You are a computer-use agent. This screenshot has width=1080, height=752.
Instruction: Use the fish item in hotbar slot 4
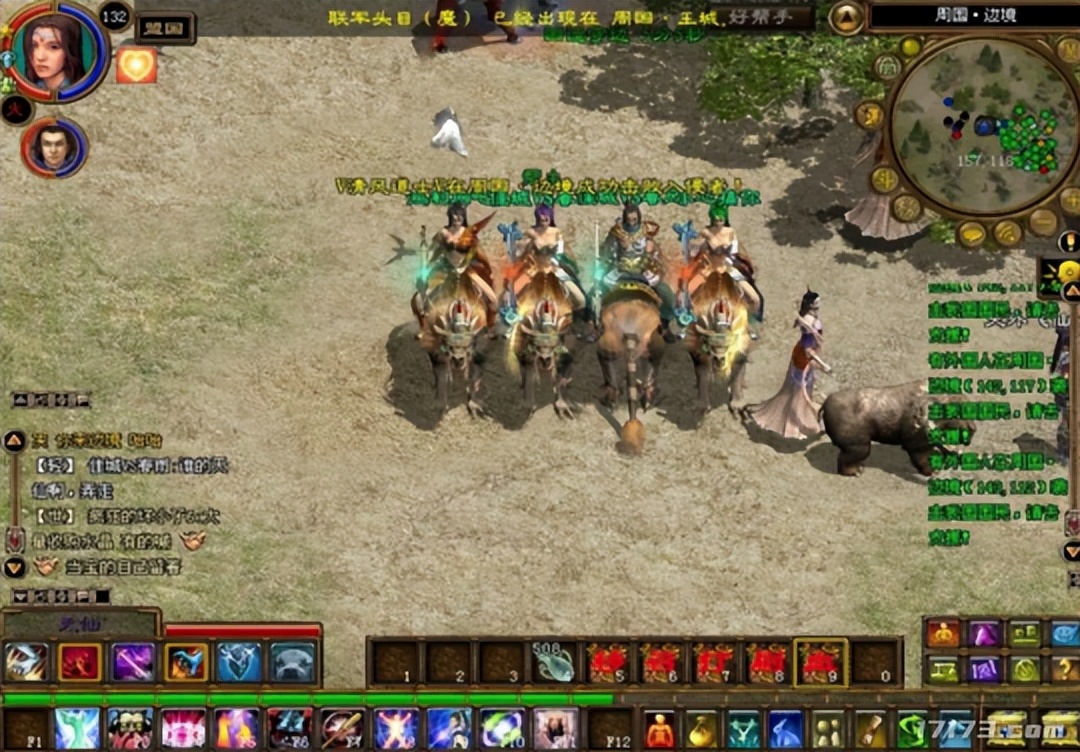(553, 661)
